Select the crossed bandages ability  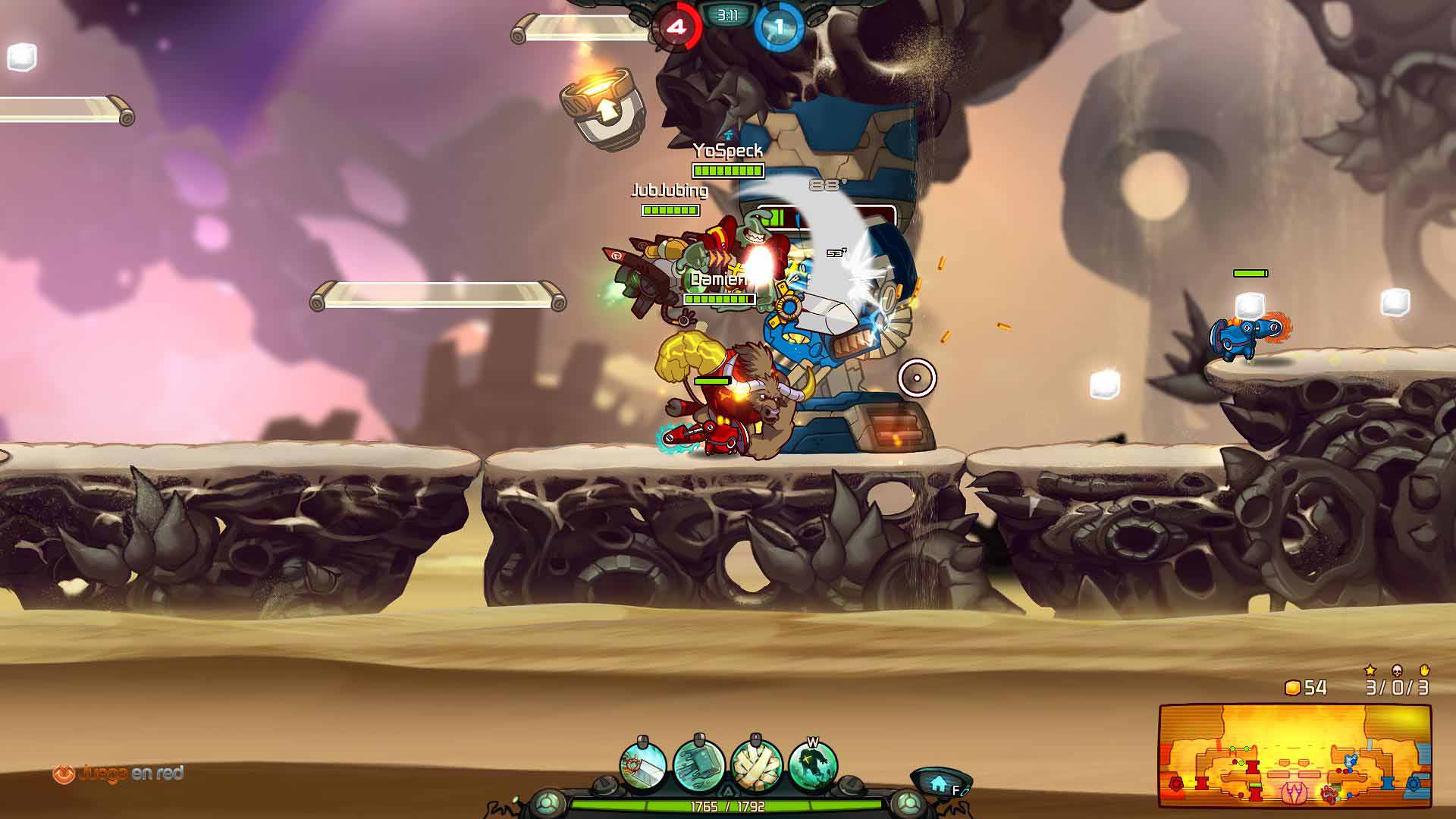click(755, 766)
